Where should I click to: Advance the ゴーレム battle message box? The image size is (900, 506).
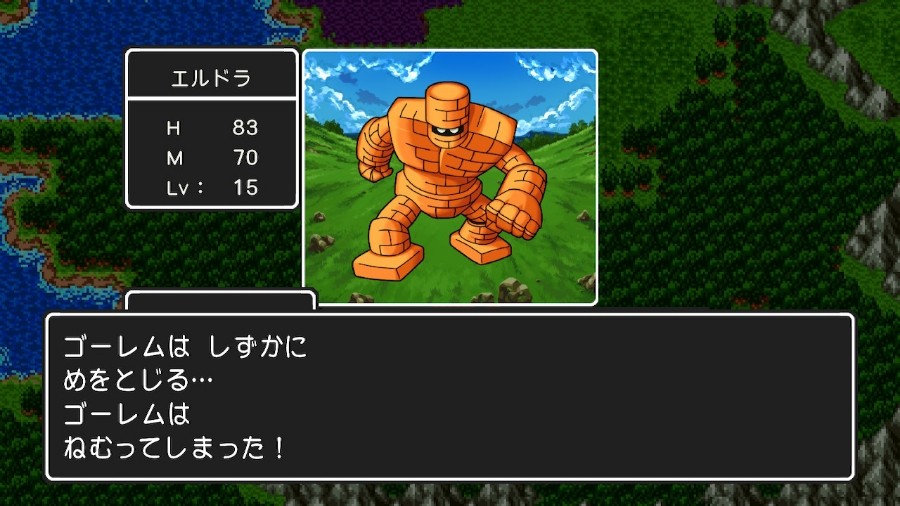point(450,397)
